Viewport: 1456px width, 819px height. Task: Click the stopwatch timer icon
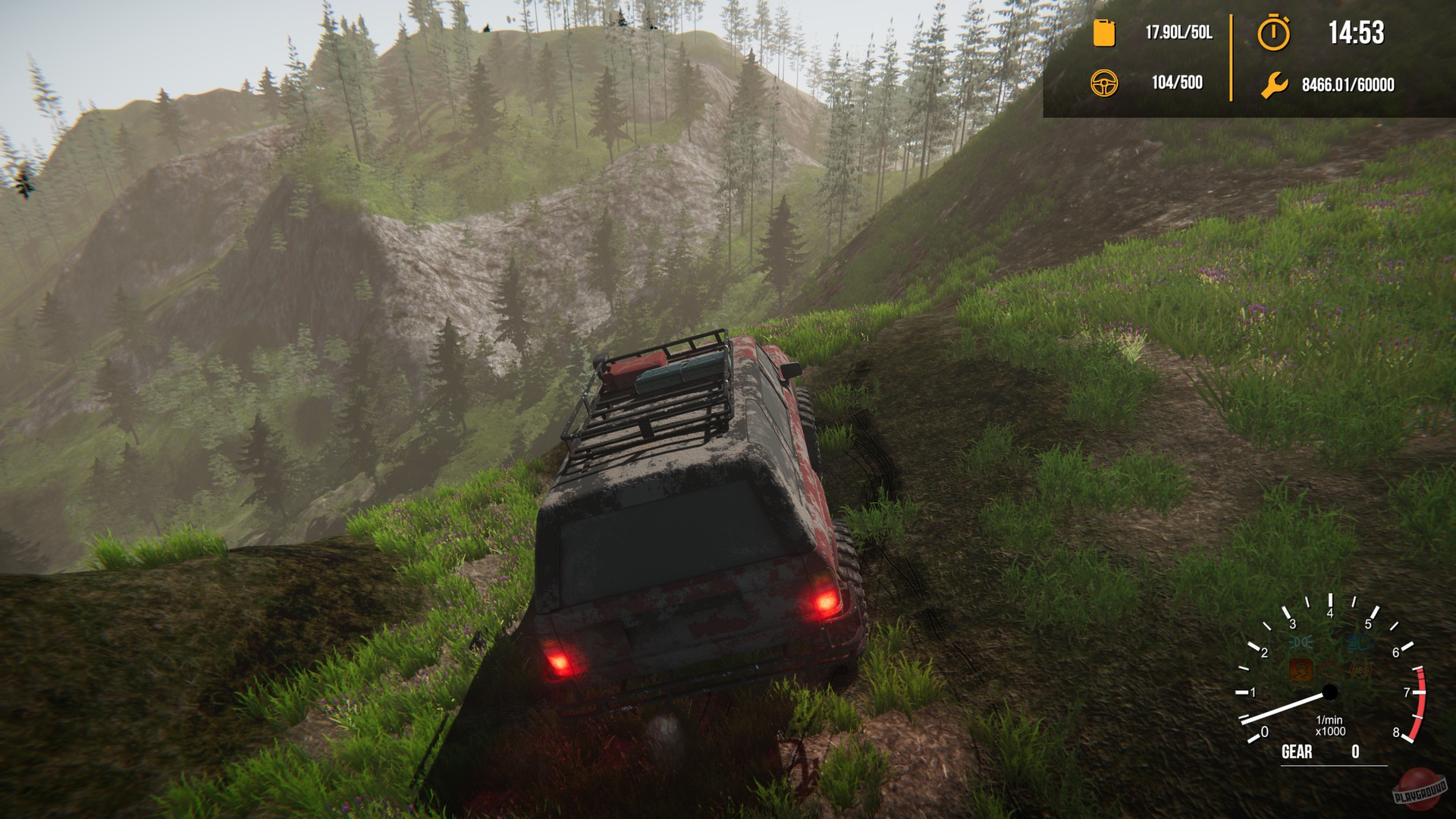pos(1274,32)
